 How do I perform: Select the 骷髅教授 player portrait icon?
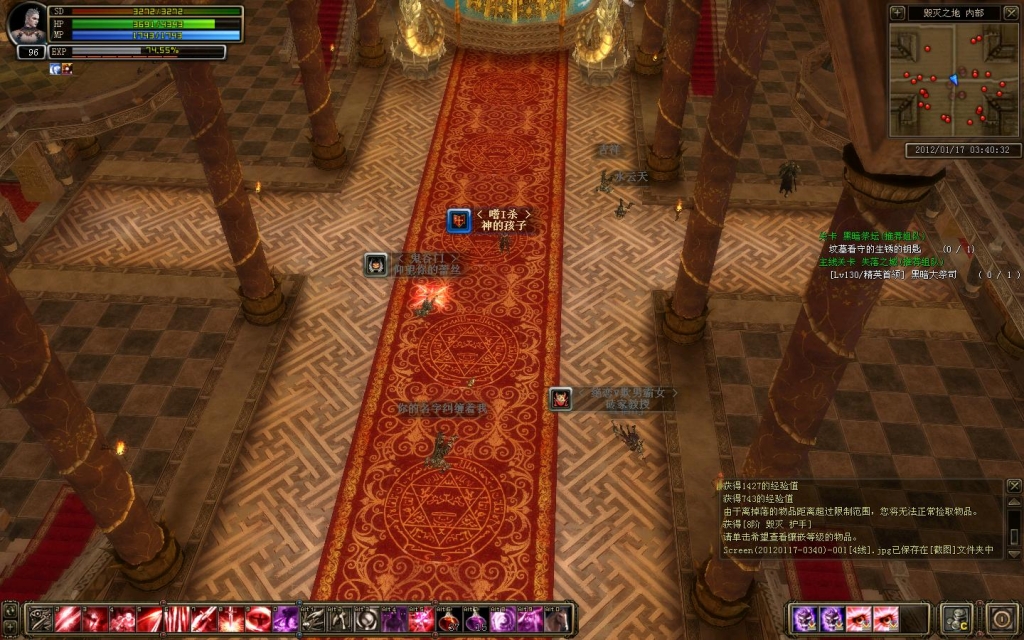(x=561, y=399)
